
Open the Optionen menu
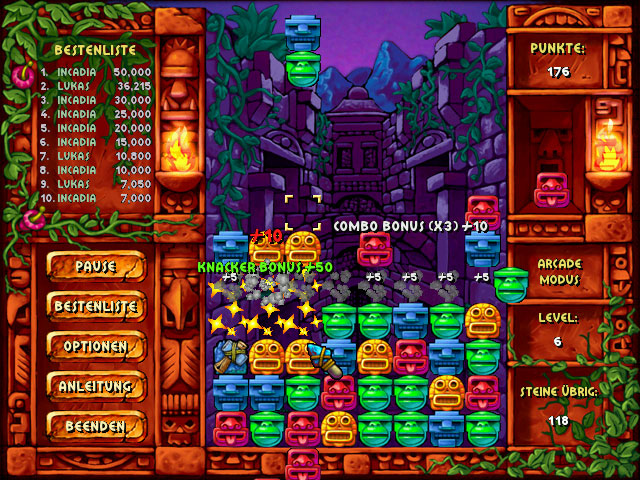coord(96,346)
